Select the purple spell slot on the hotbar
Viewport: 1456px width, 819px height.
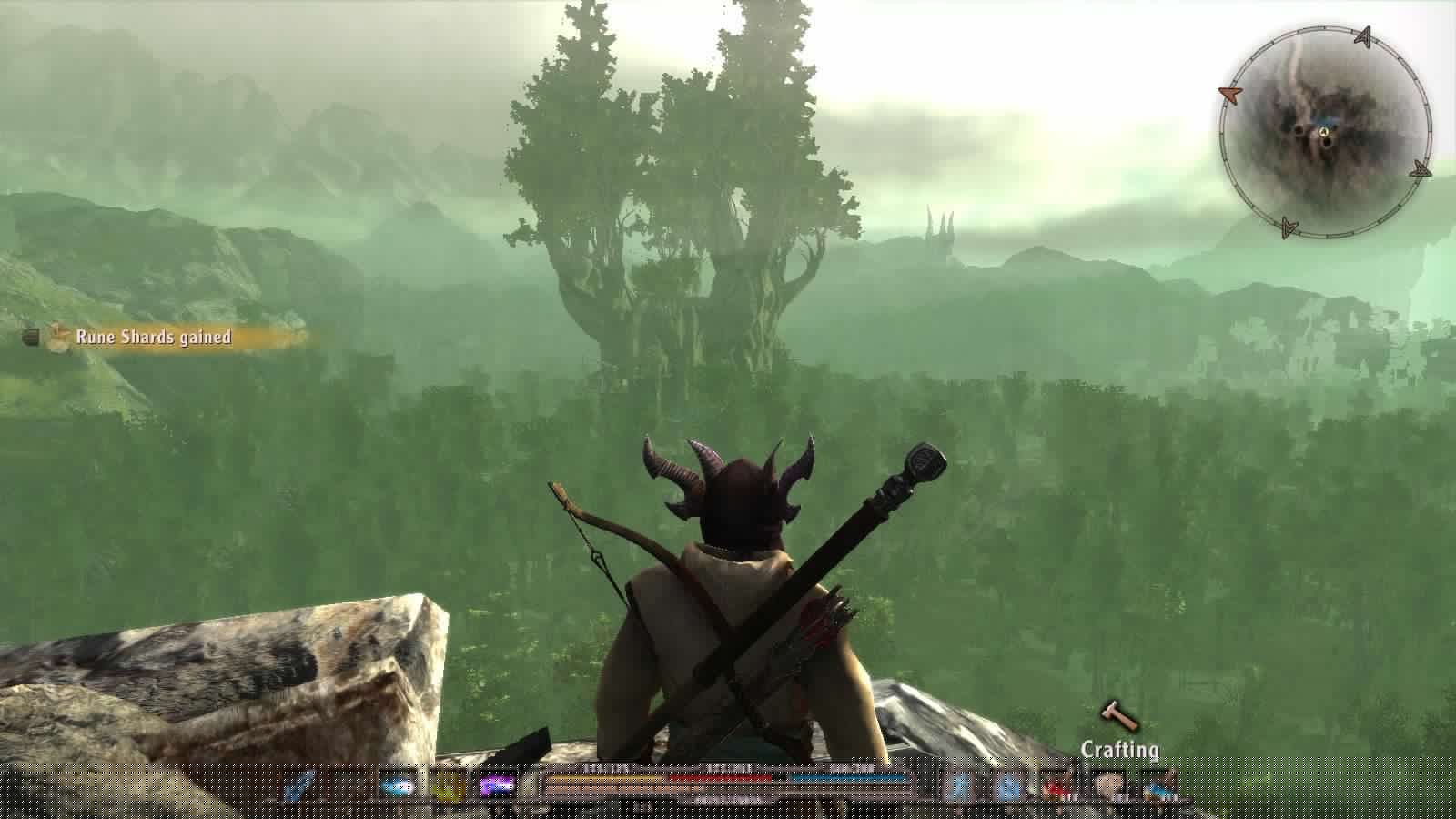(x=496, y=784)
